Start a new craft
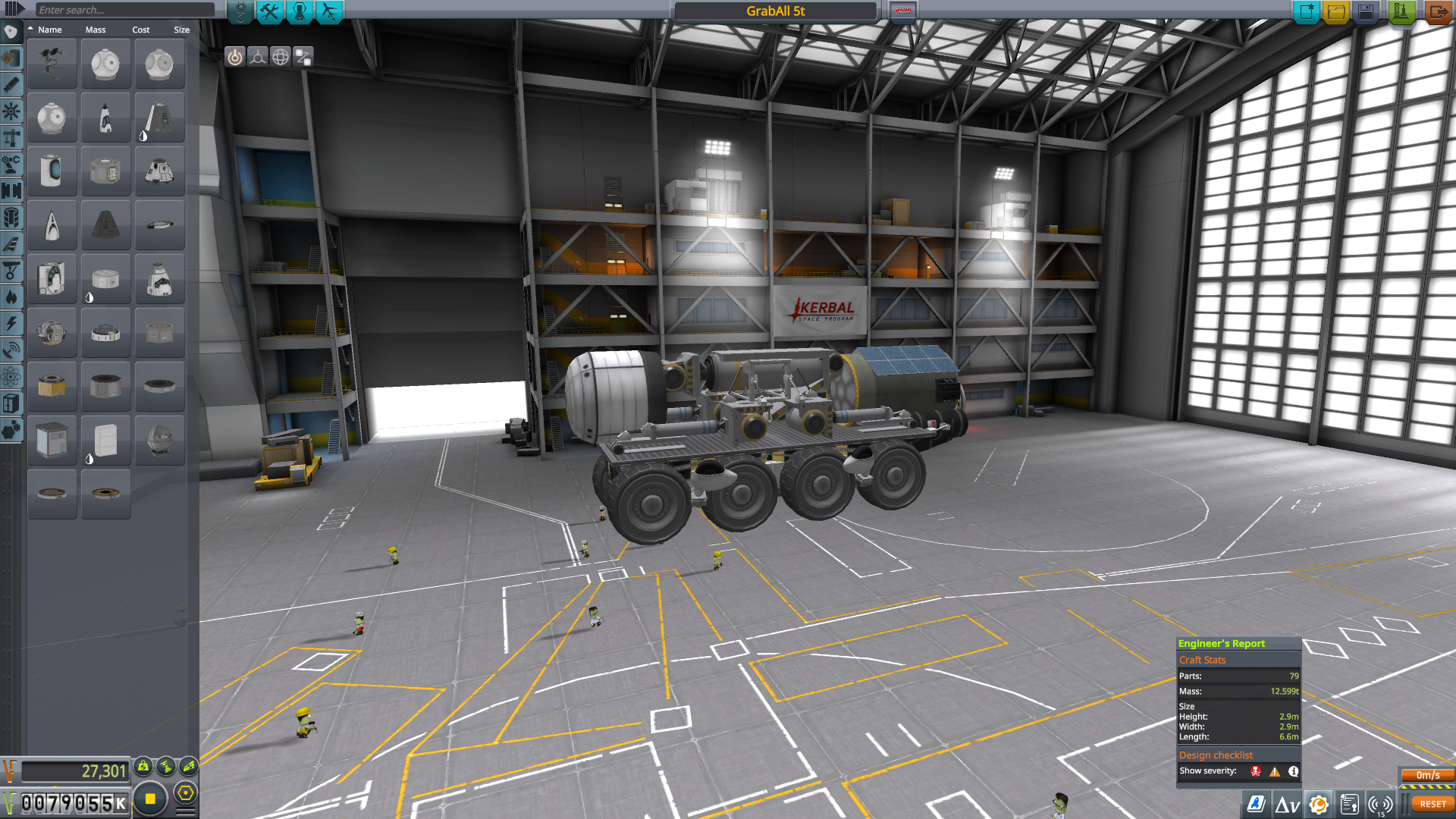1456x819 pixels. pos(1307,11)
